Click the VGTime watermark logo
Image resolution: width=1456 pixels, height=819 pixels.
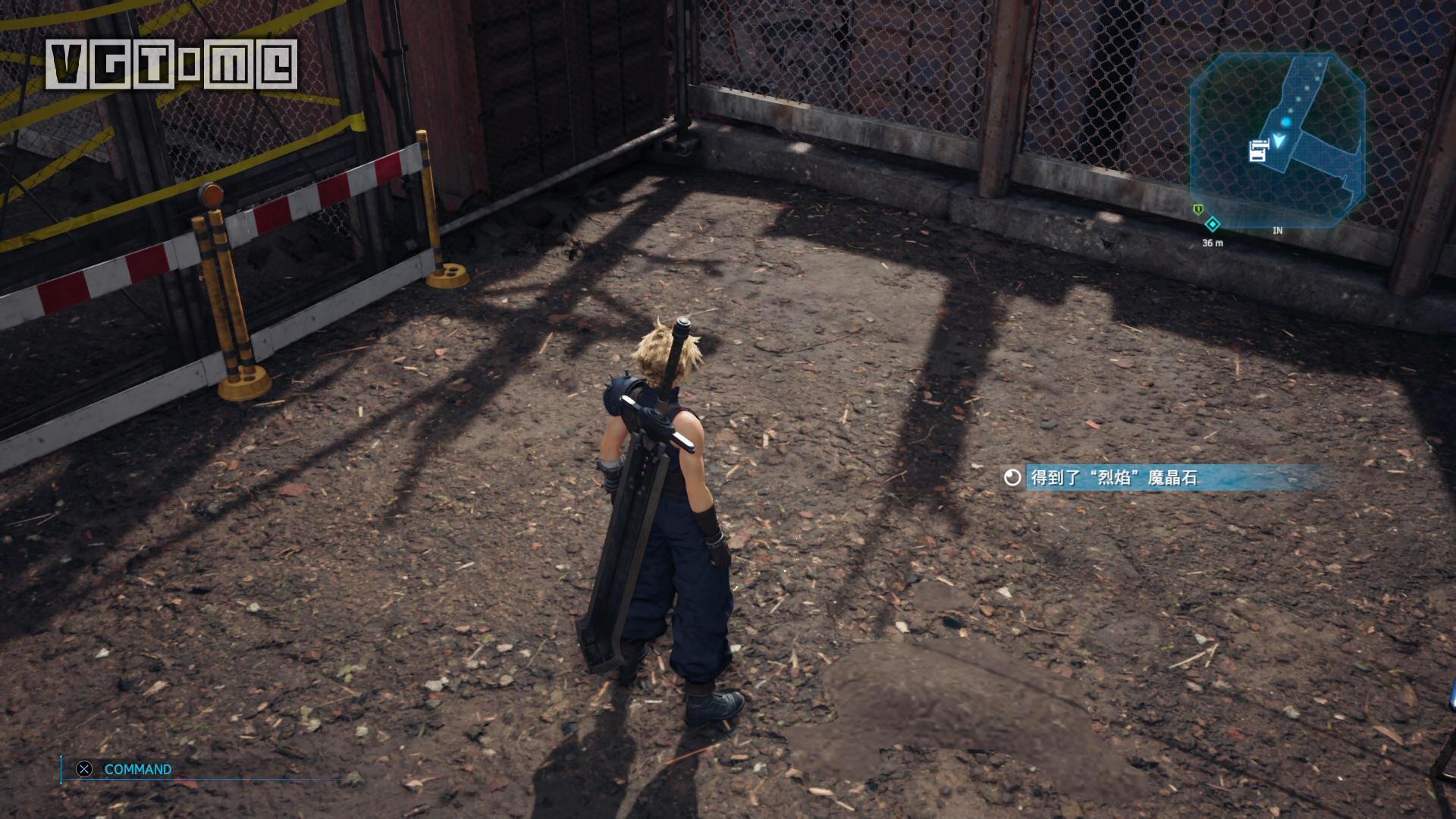tap(171, 64)
